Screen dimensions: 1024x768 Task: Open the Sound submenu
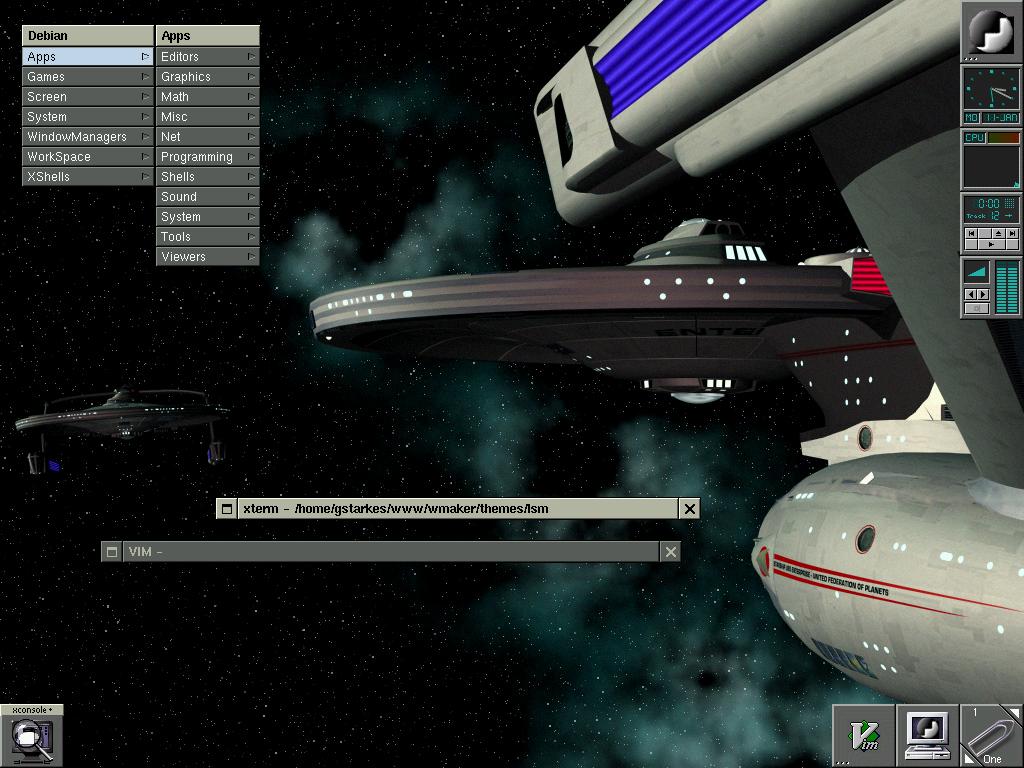pos(207,197)
